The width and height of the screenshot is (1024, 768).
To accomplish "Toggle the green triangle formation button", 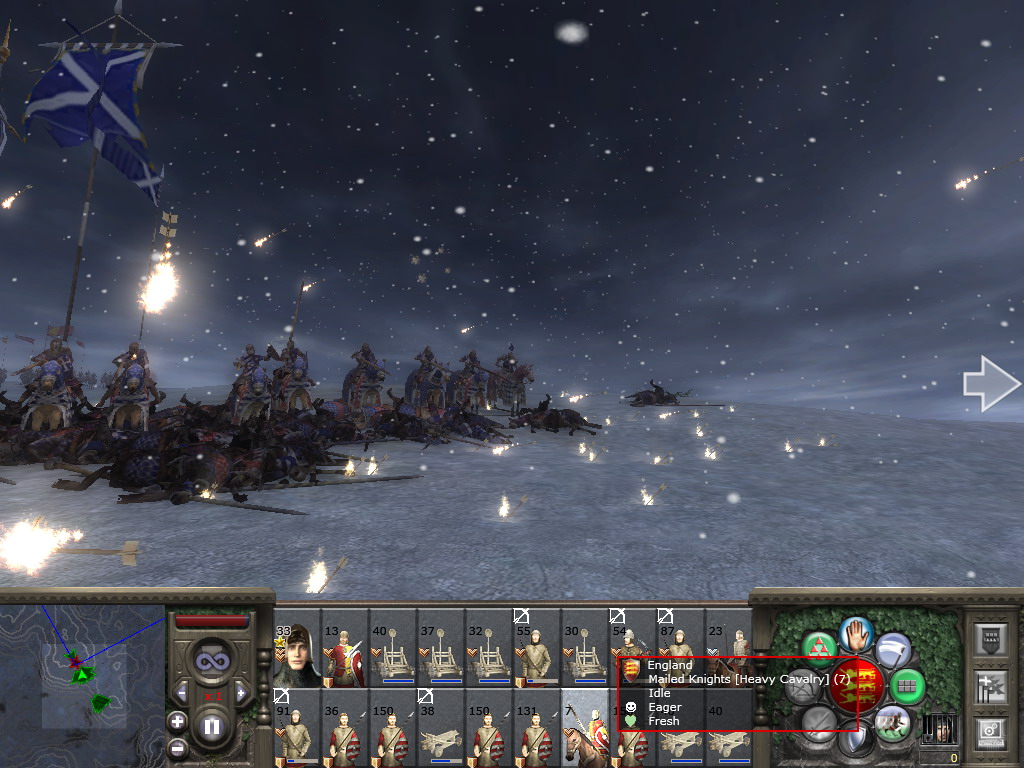I will [x=819, y=648].
